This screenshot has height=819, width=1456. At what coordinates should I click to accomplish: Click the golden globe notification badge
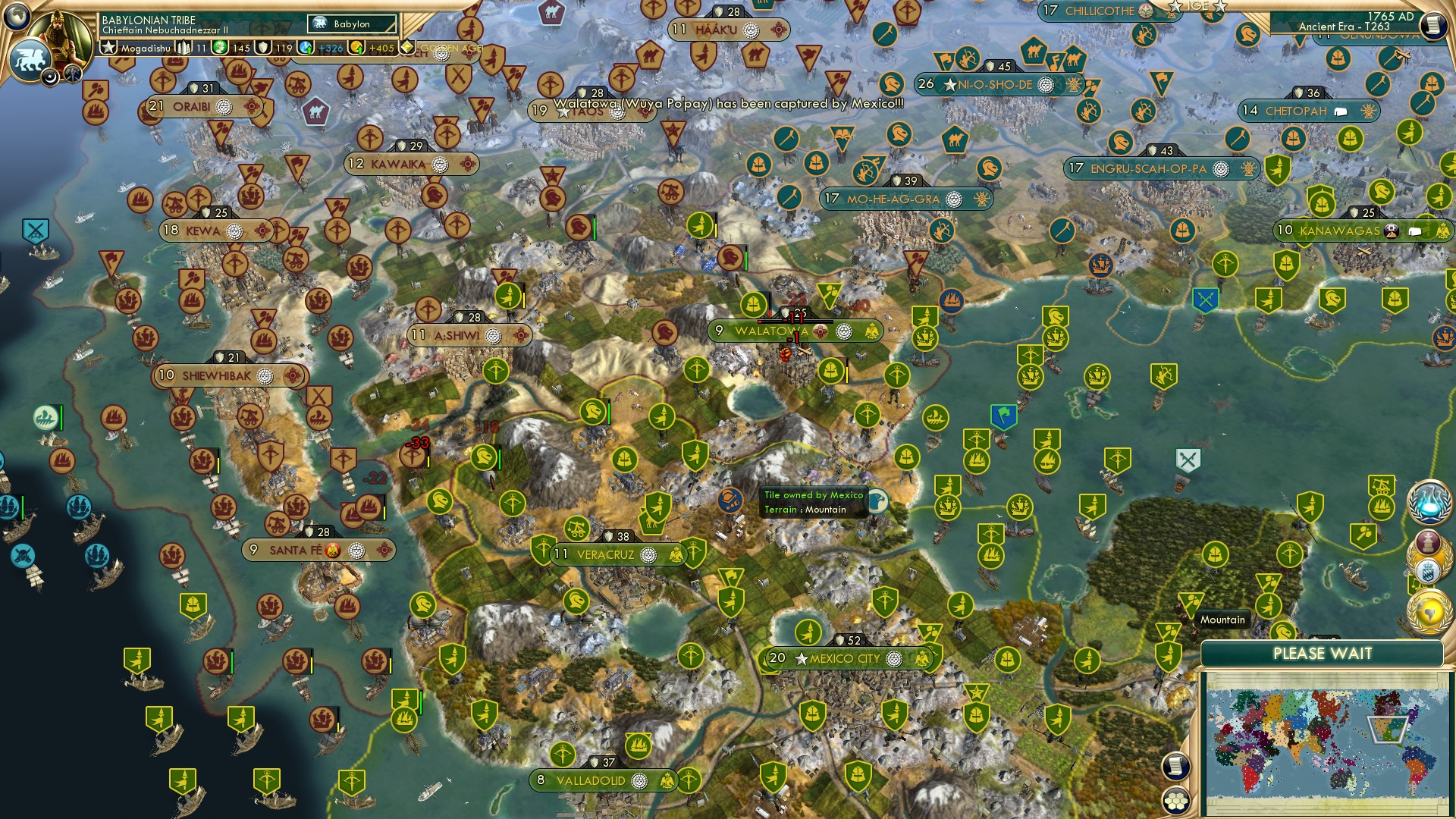(x=1430, y=610)
